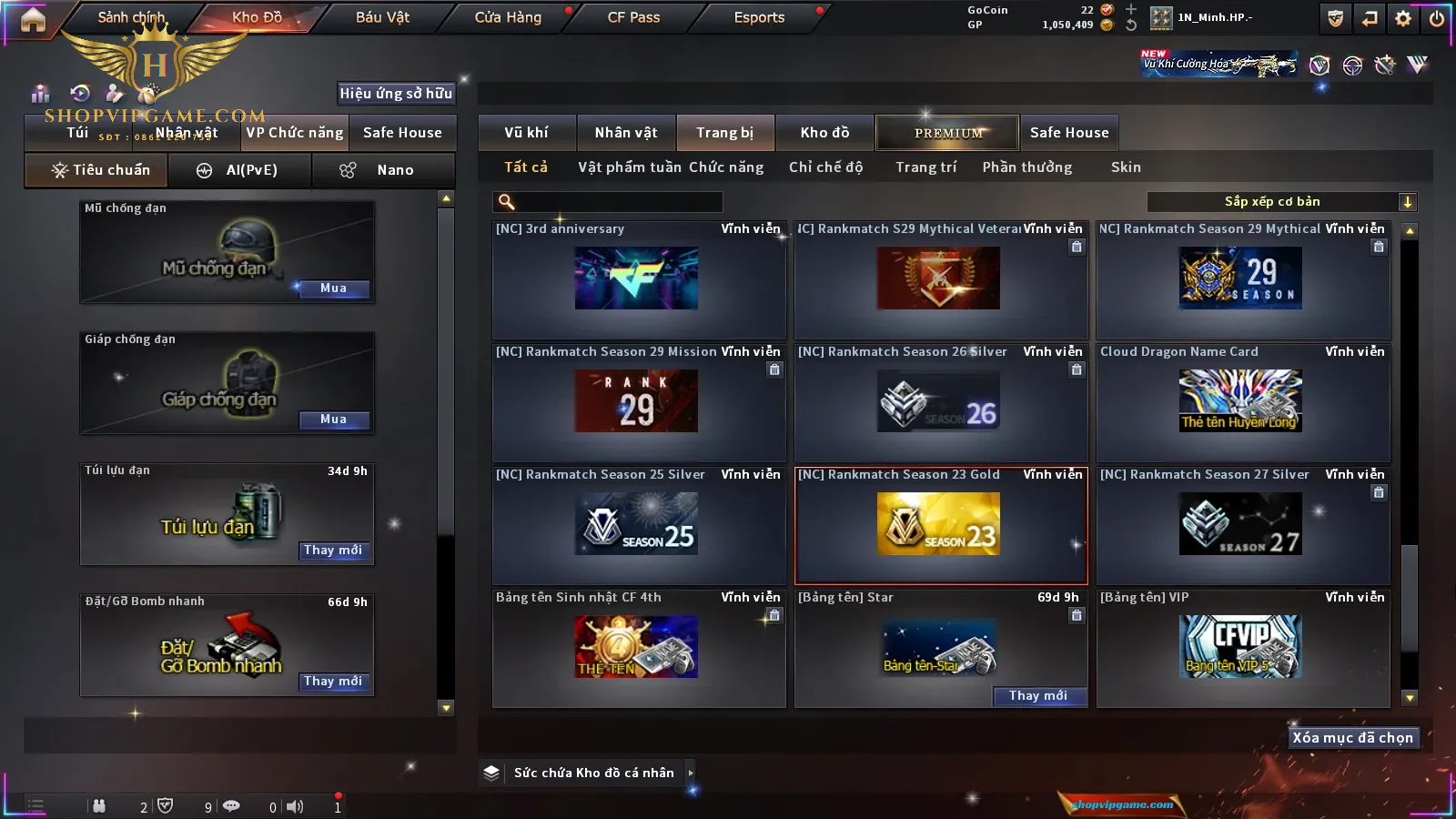1456x819 pixels.
Task: Select the Cloud Dragon Name Card item
Action: coord(1240,401)
